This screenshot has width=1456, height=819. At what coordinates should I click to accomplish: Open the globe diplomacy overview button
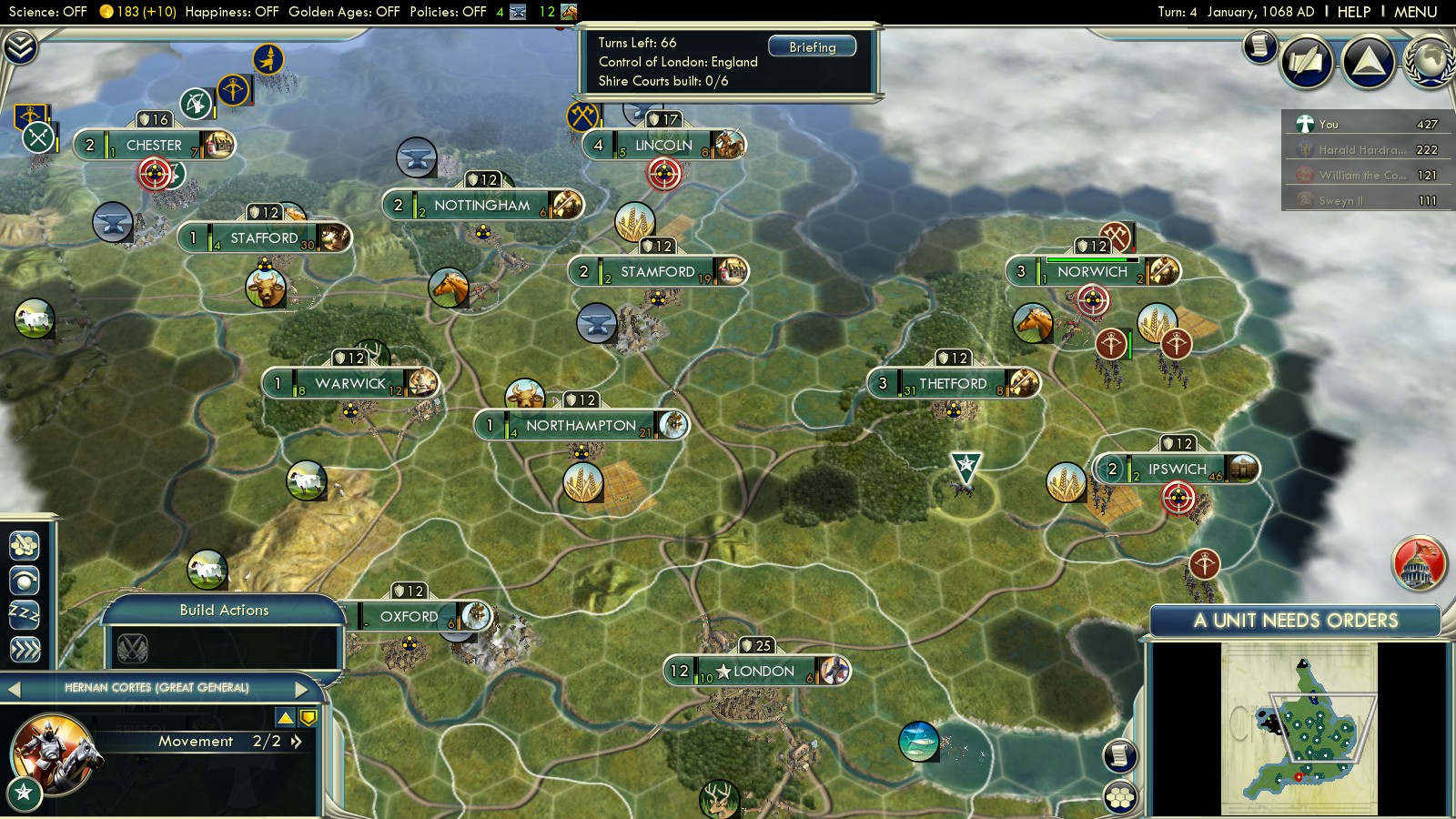(1430, 62)
